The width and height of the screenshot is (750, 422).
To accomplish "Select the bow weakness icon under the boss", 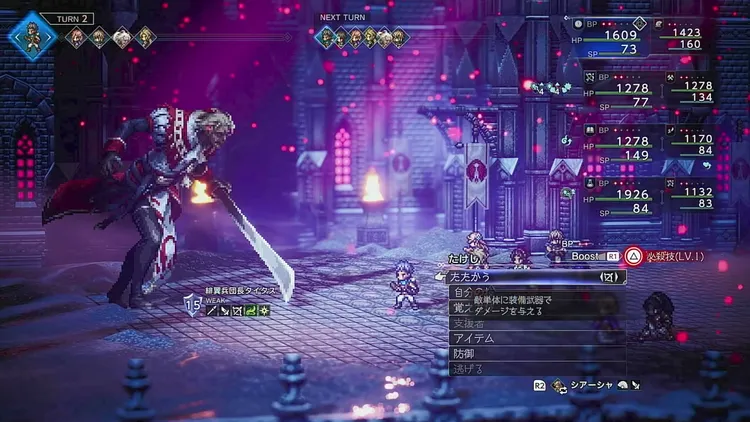I will pyautogui.click(x=239, y=311).
